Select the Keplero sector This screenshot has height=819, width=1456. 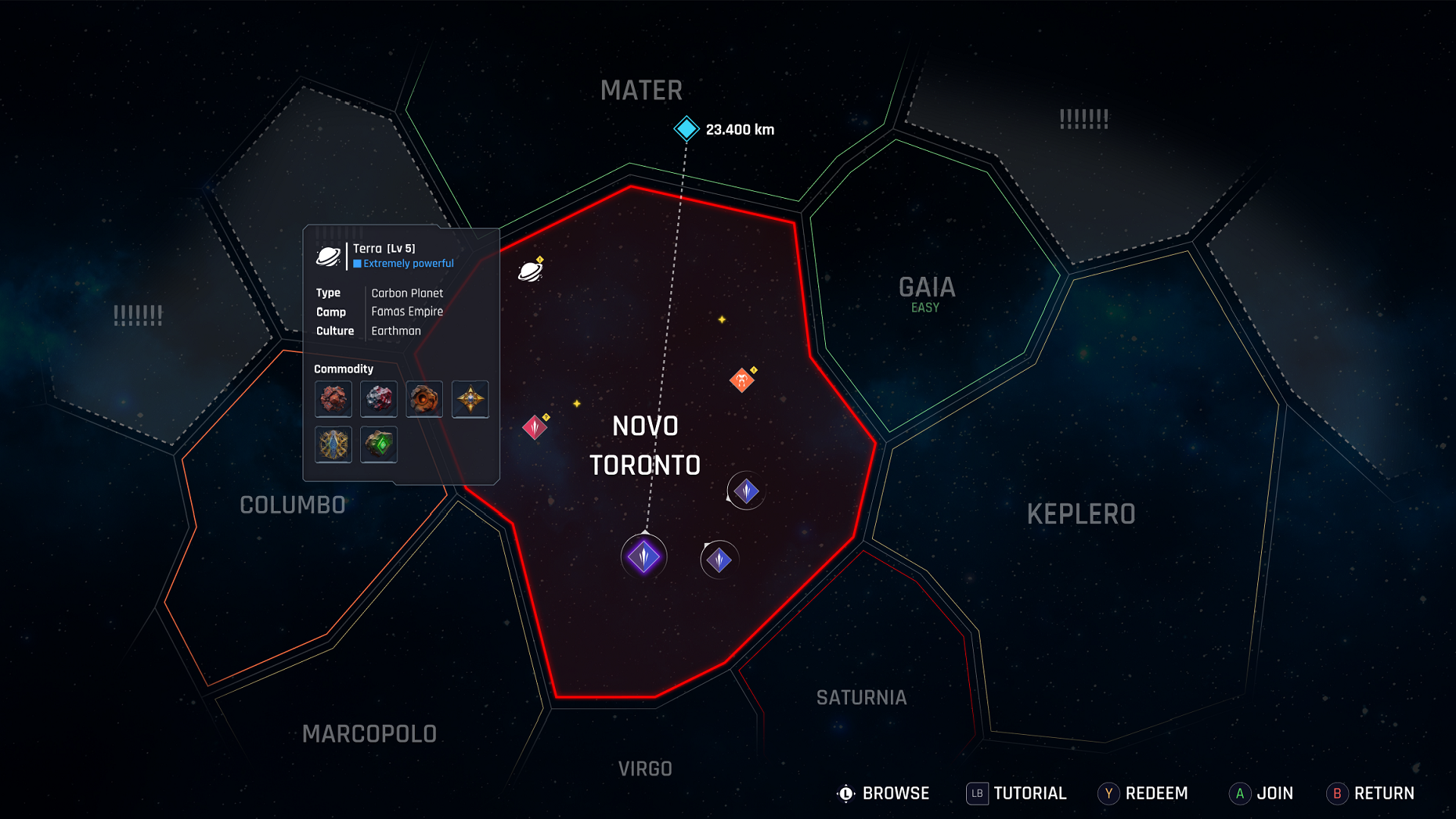[1081, 514]
